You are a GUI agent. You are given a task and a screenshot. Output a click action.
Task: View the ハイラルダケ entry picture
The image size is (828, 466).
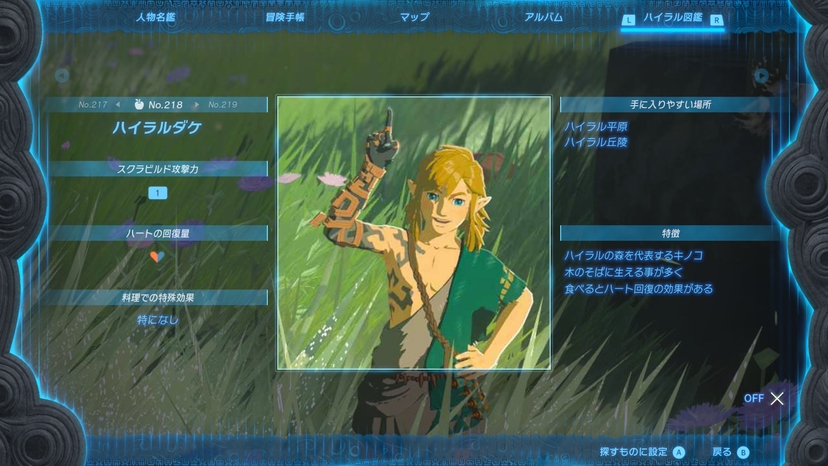tap(413, 233)
